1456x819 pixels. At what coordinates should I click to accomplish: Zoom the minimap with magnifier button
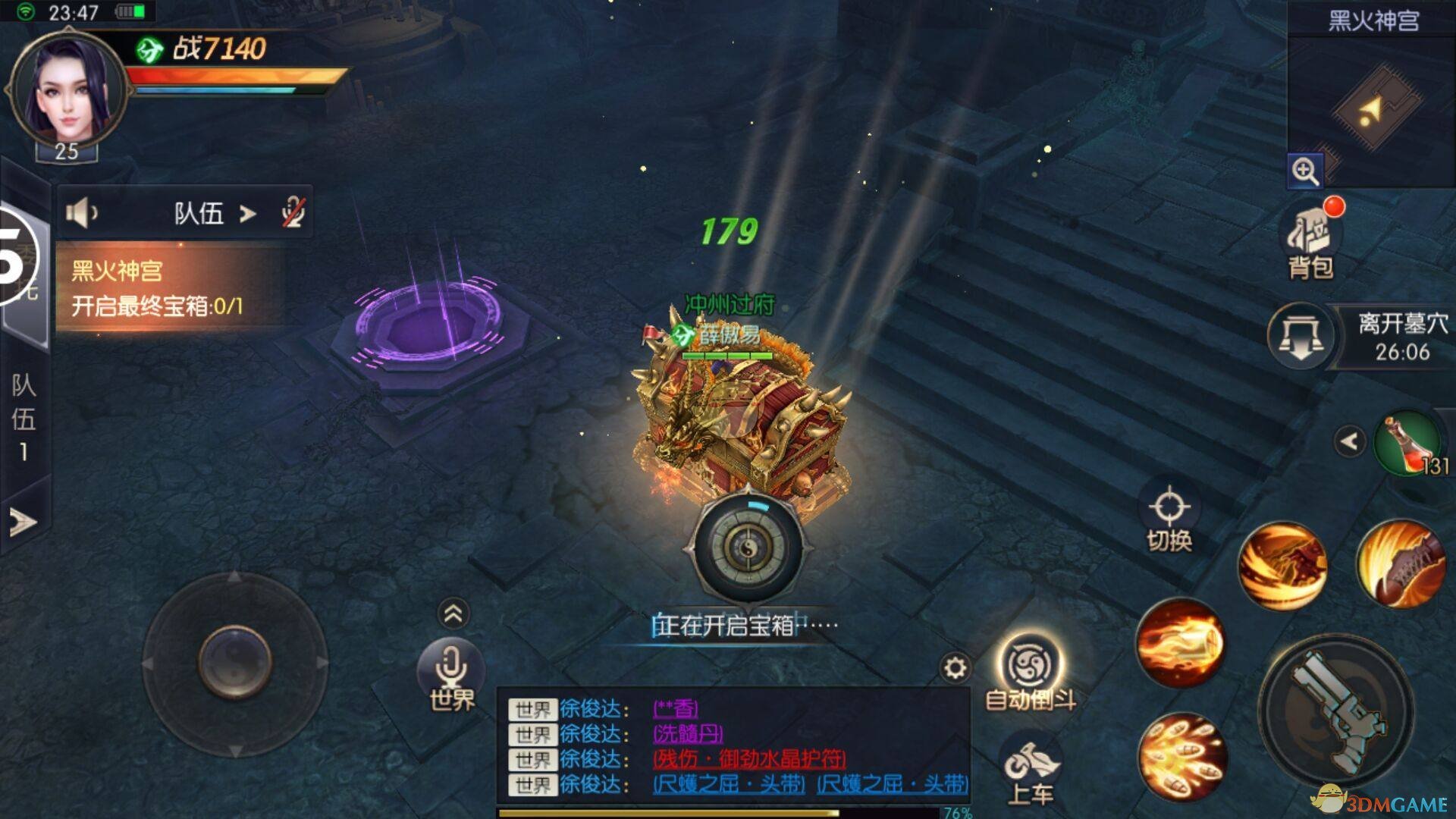coord(1304,171)
